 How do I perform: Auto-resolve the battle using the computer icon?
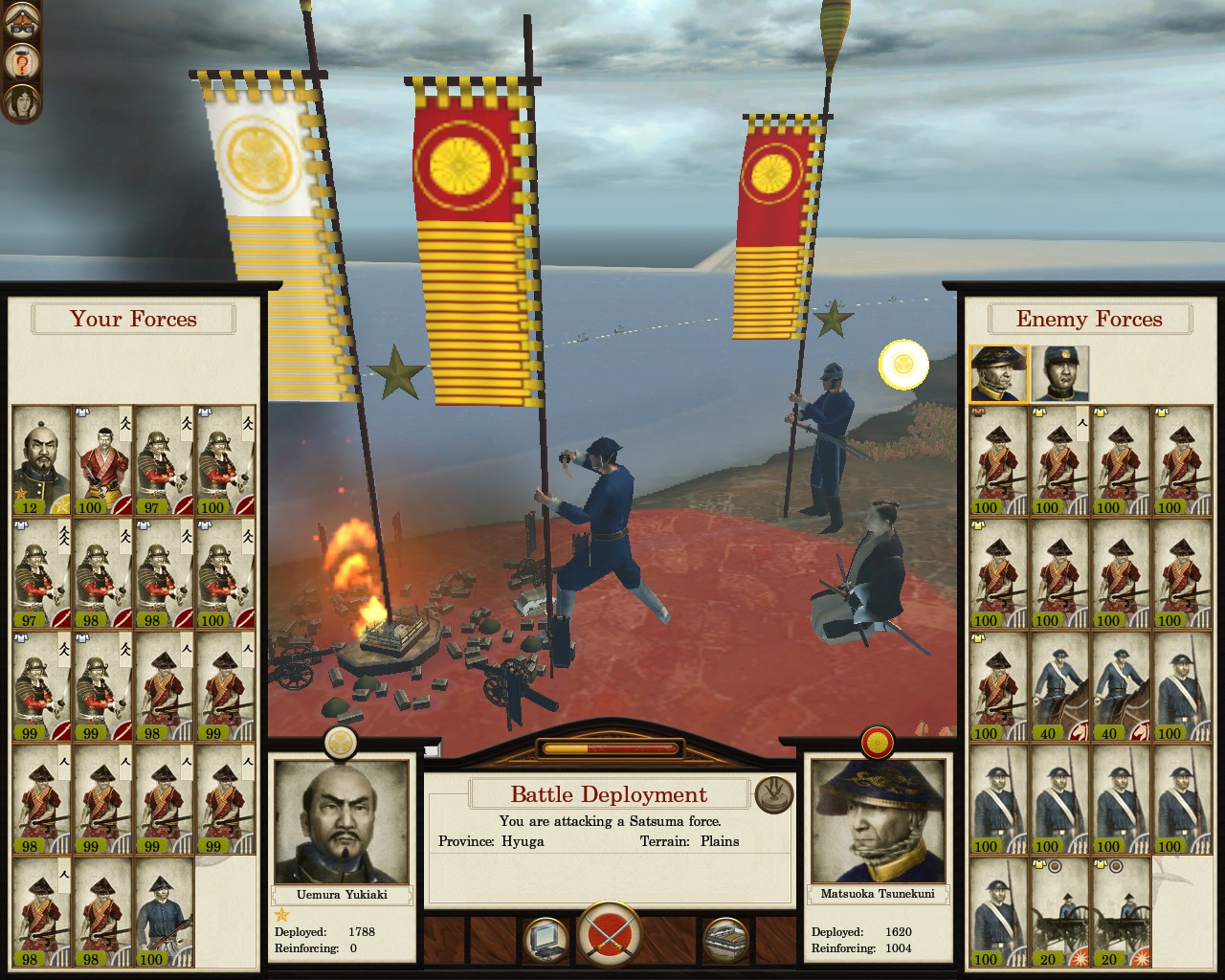click(x=546, y=940)
